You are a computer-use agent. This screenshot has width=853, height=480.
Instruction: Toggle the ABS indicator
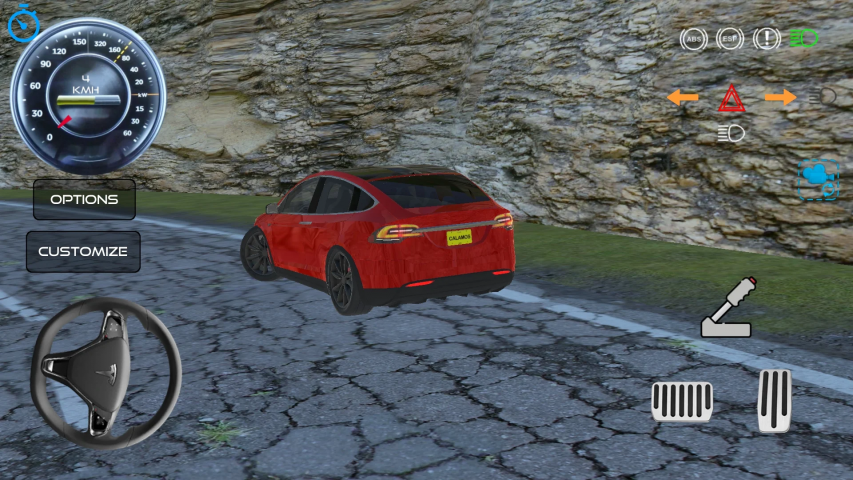(x=693, y=39)
